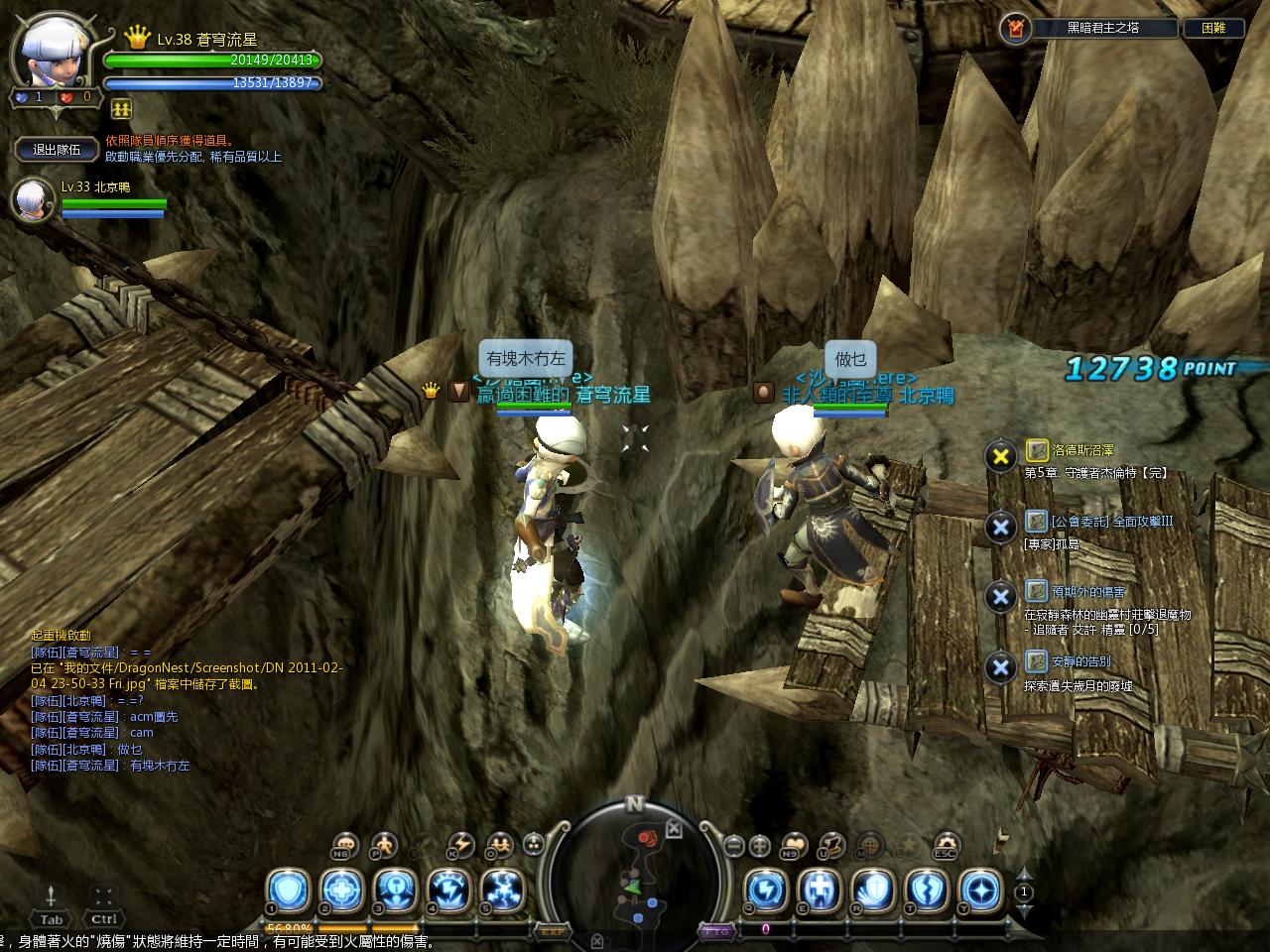This screenshot has height=952, width=1270.
Task: Click the circular minimap
Action: 635,871
